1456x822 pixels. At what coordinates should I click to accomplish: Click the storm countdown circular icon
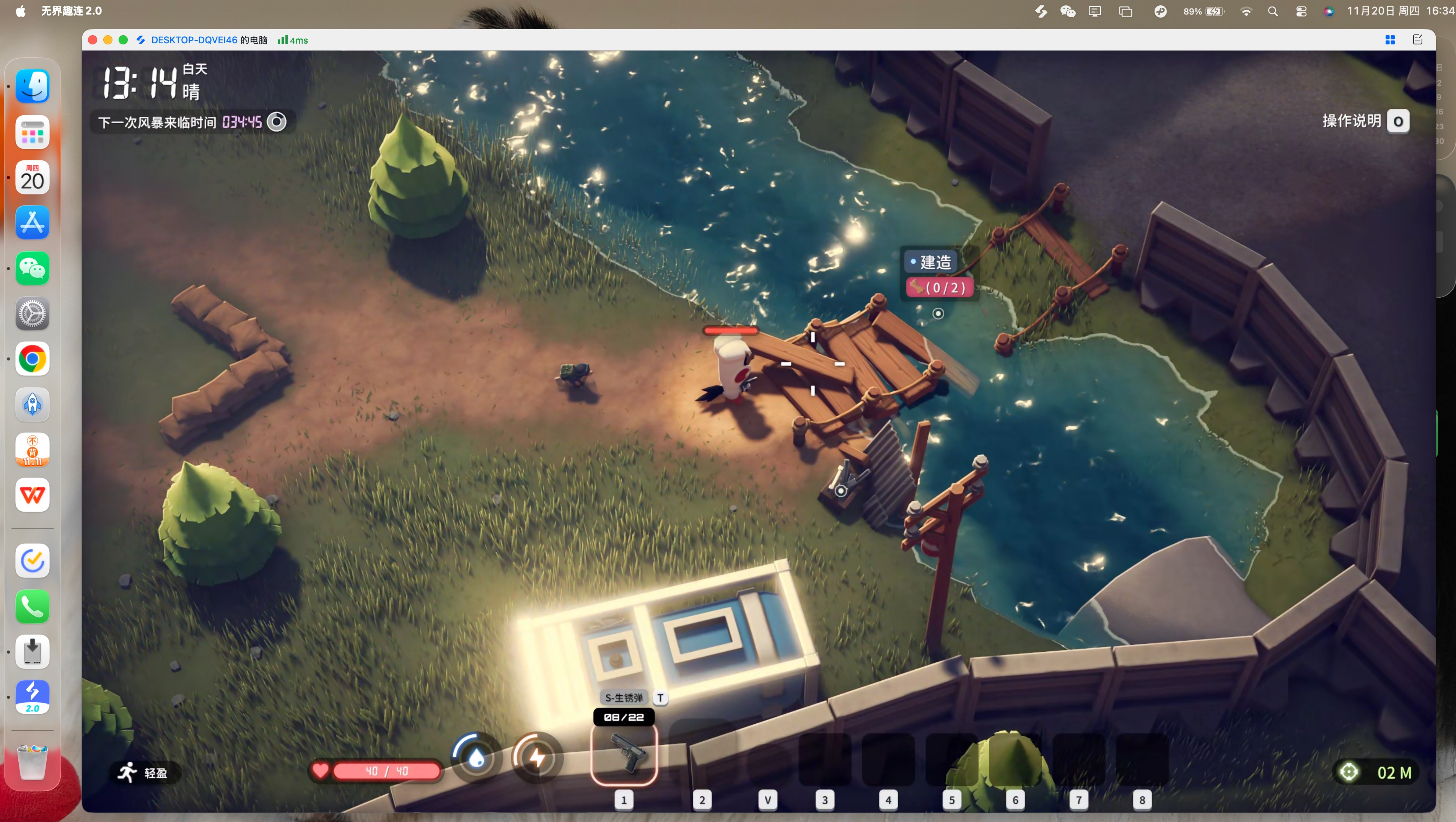point(276,122)
